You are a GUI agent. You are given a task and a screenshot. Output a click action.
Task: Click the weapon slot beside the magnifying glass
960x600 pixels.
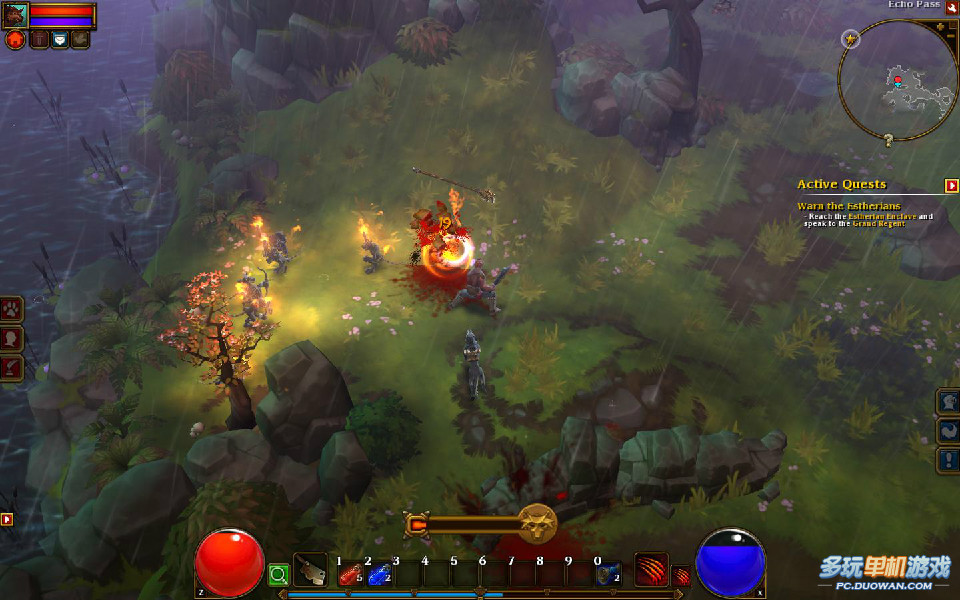(x=310, y=570)
